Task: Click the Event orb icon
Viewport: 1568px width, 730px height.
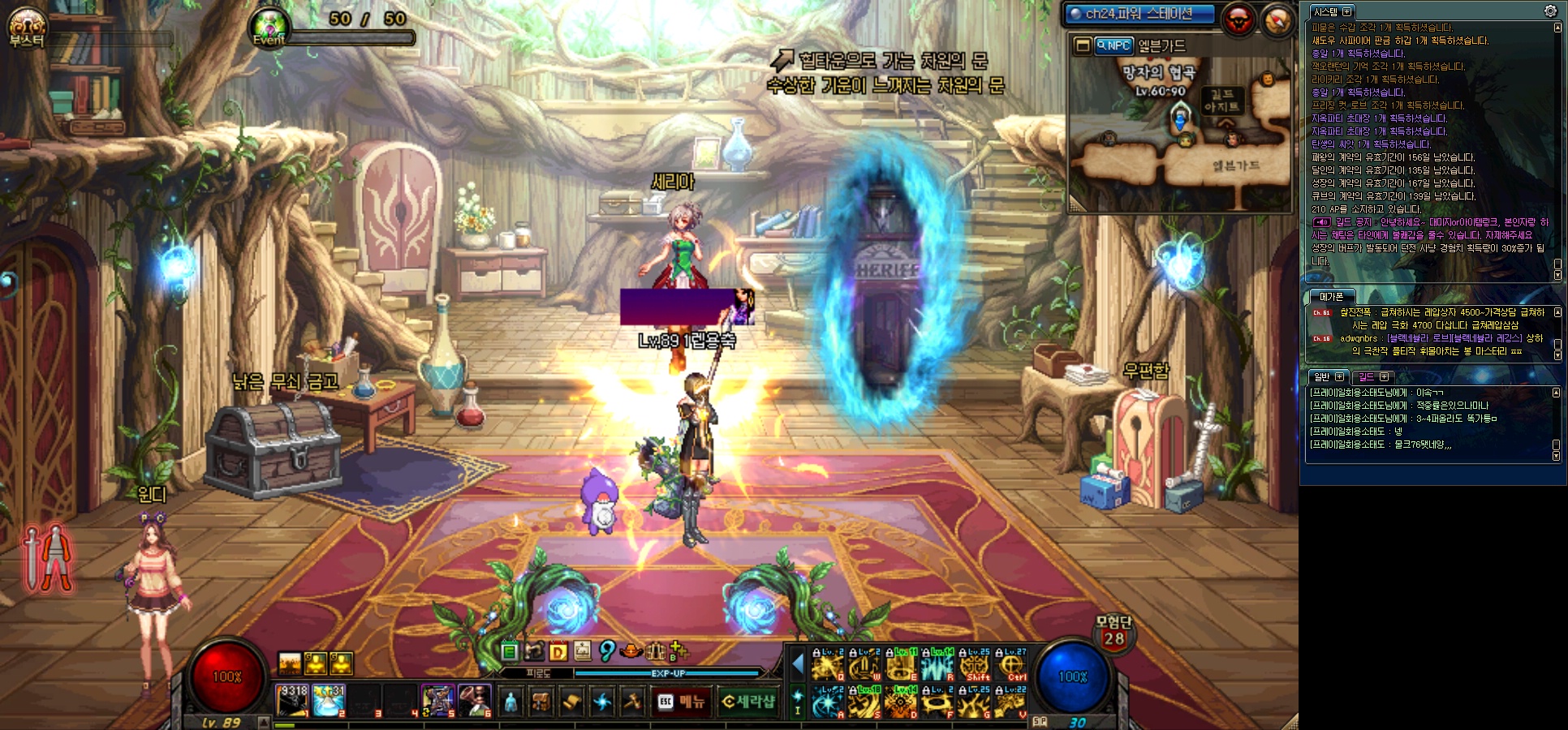Action: pos(269,28)
